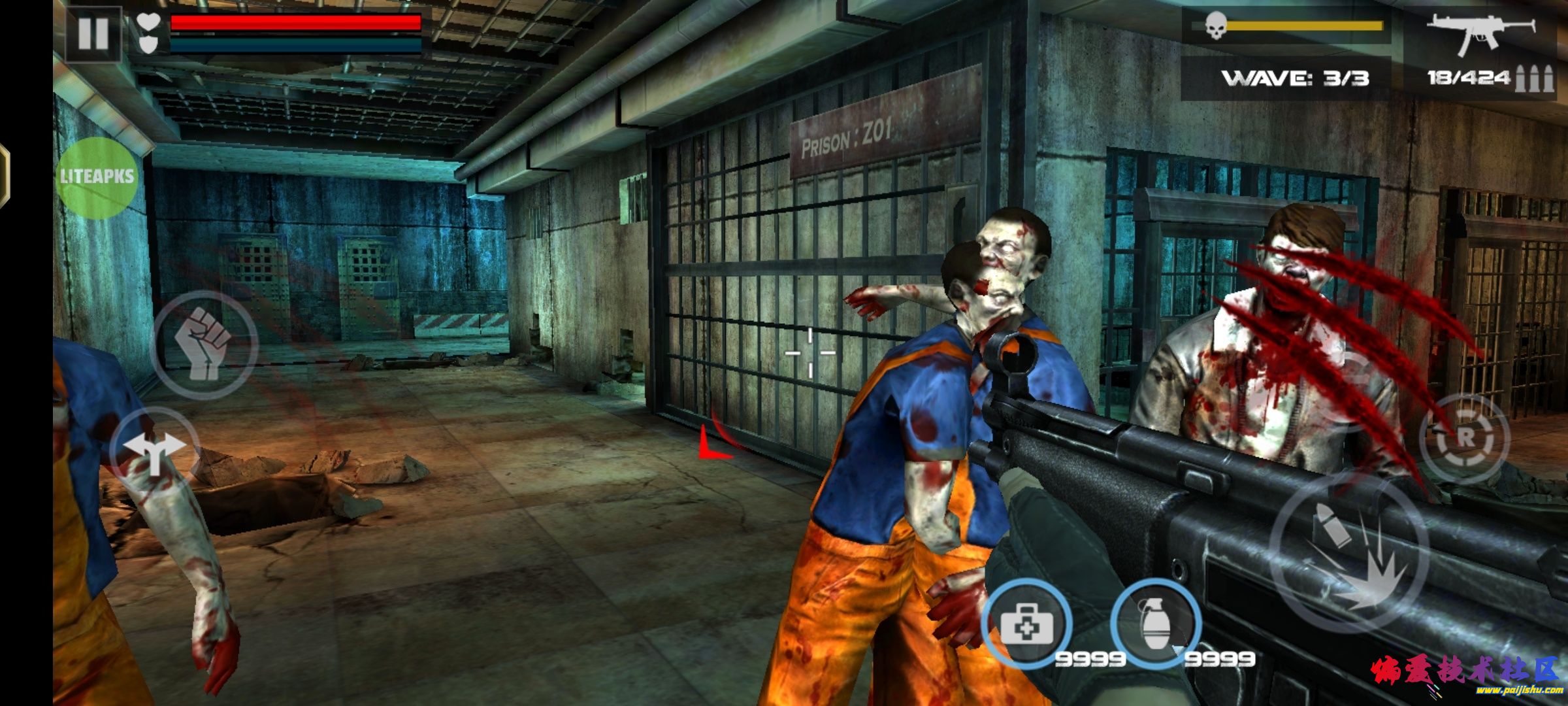
Task: Activate the split-arrow move button
Action: [154, 450]
